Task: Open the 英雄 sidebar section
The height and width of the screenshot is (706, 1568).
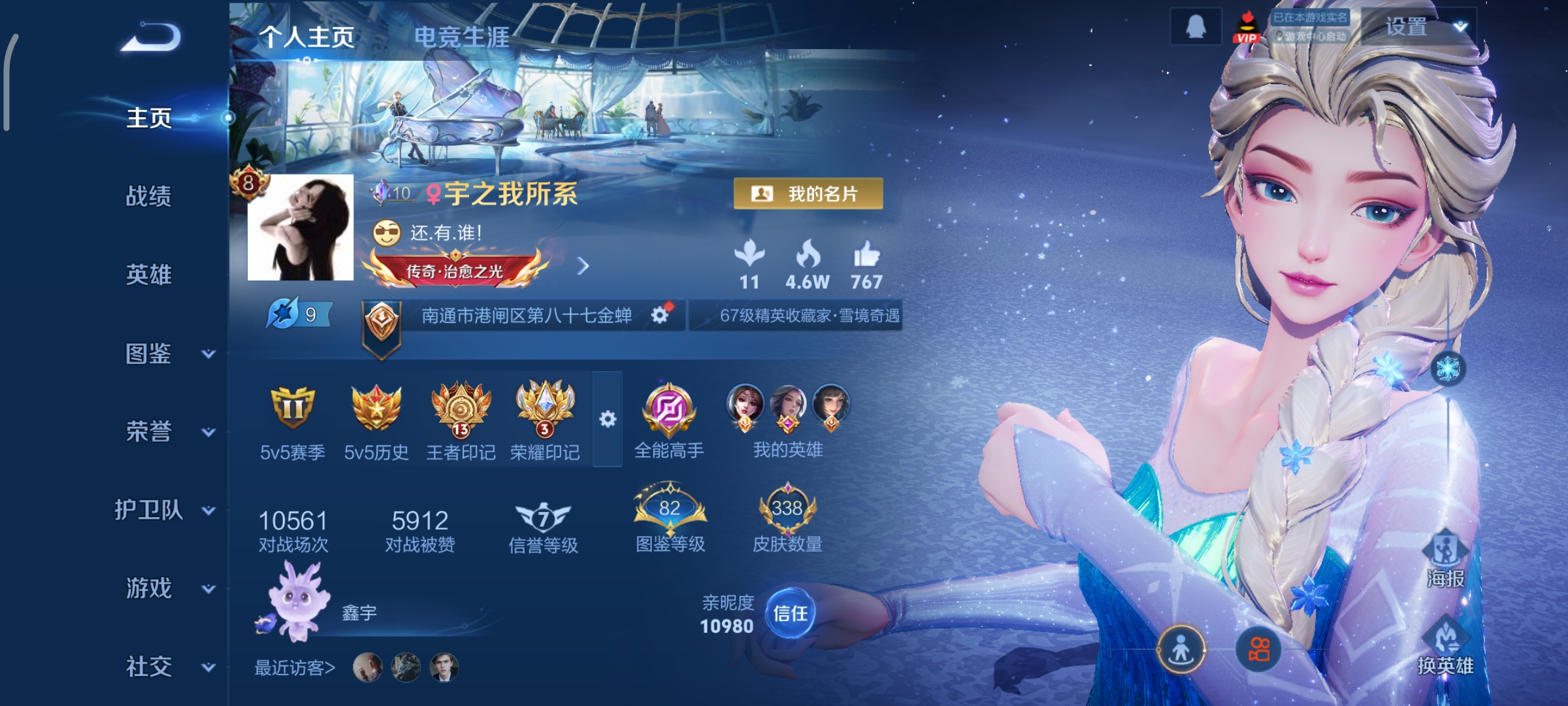Action: (148, 275)
